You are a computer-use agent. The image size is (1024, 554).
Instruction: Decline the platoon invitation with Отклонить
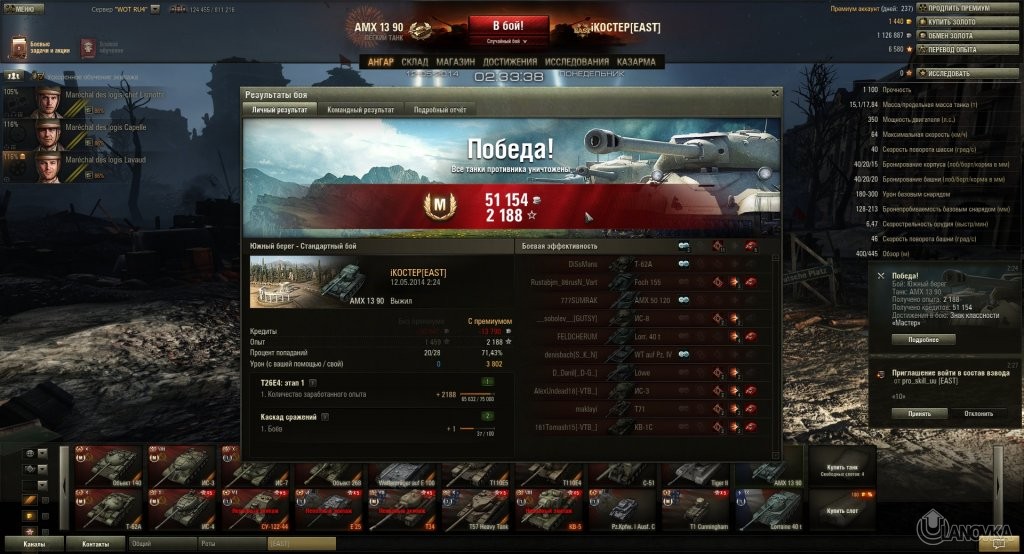click(x=978, y=413)
